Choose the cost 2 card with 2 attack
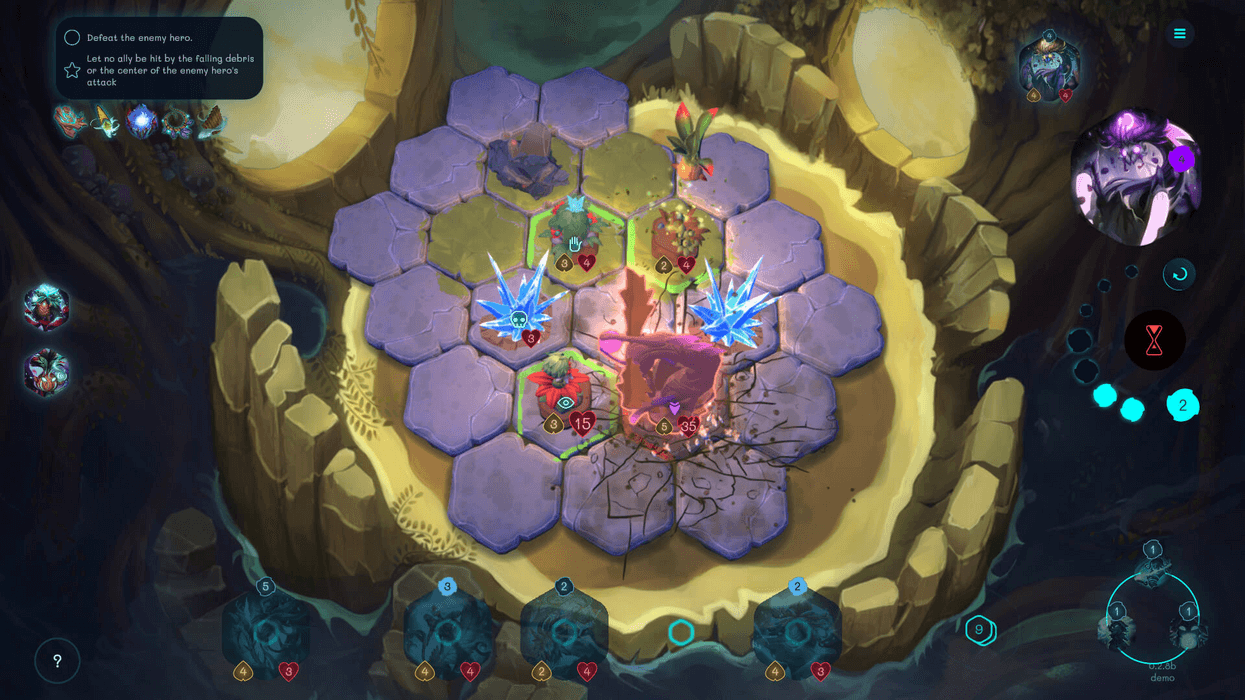This screenshot has height=700, width=1245. [x=564, y=632]
